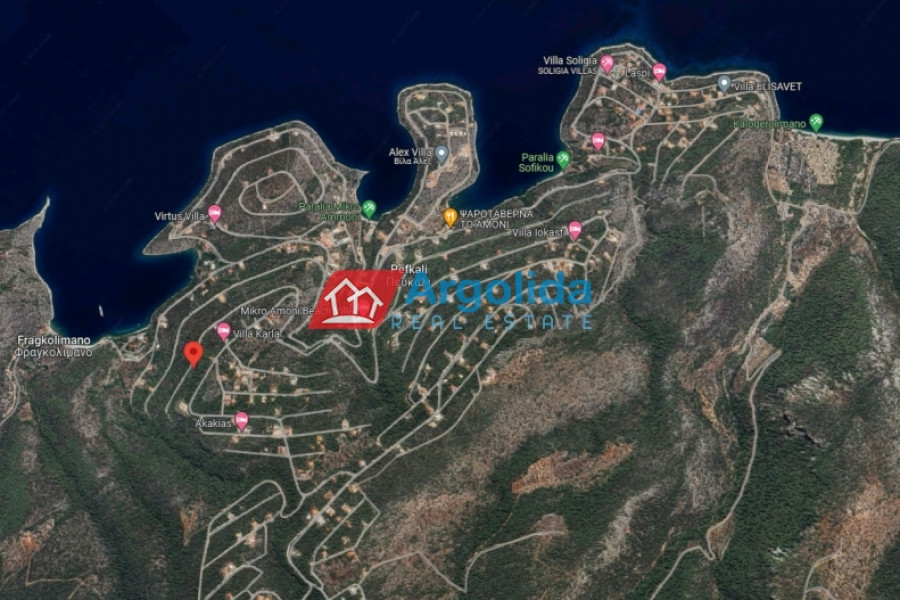
Task: Select the Kalogerolimano beach marker
Action: click(816, 122)
